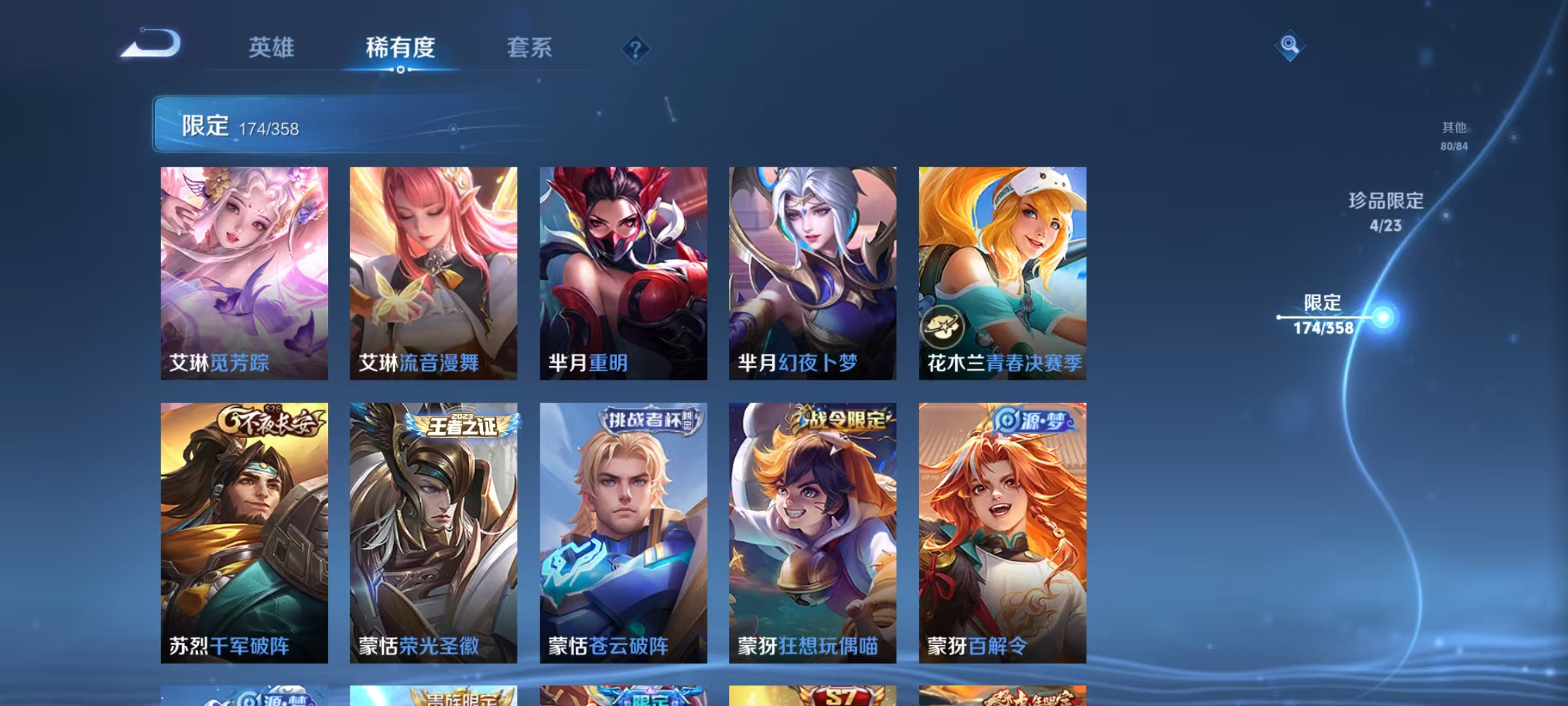Open the help question mark icon

click(634, 48)
